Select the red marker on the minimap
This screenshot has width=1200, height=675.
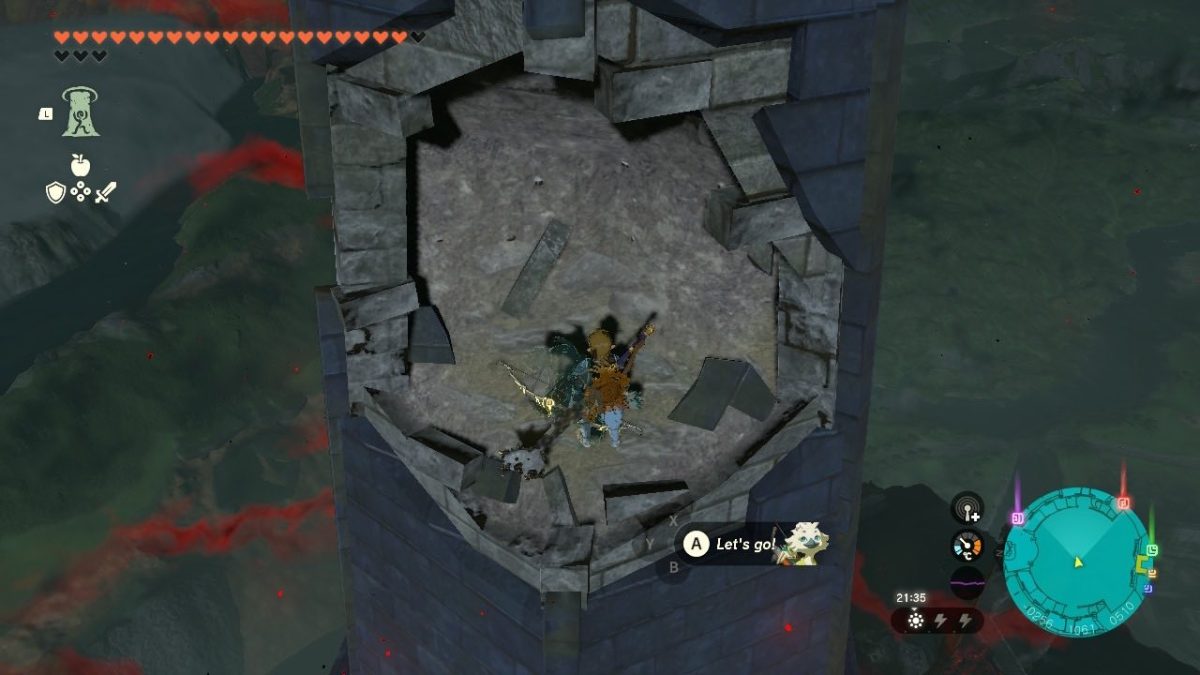pyautogui.click(x=1123, y=502)
